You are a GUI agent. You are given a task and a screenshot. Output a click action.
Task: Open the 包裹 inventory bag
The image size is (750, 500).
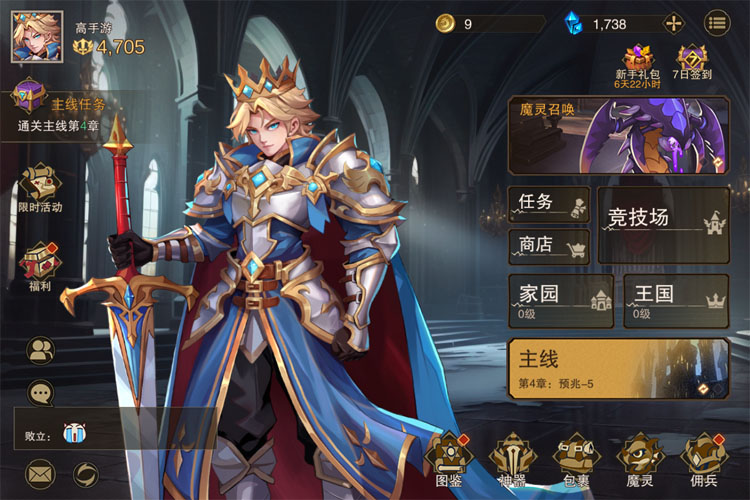(577, 462)
